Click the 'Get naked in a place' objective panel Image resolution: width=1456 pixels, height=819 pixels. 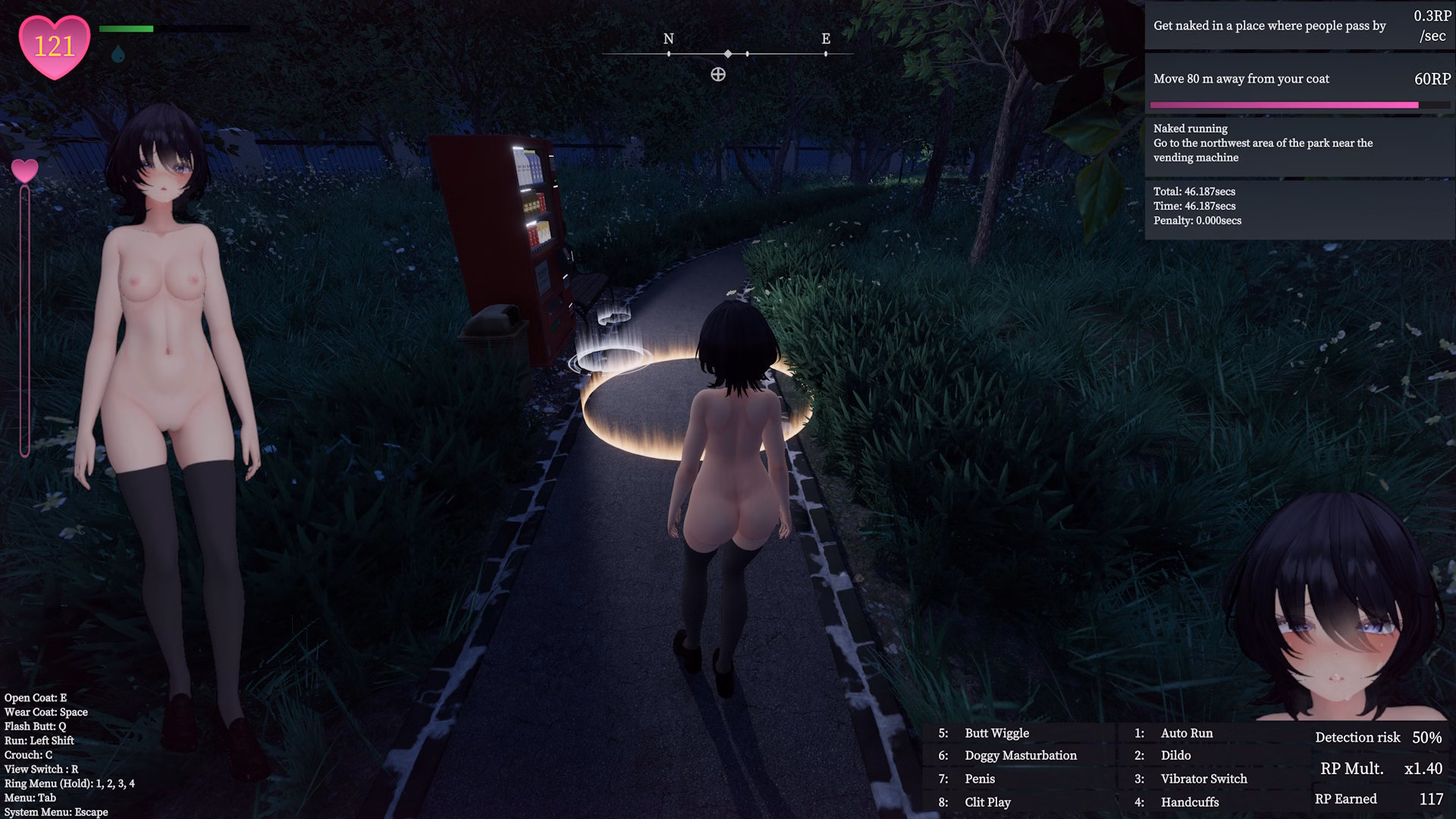[x=1298, y=26]
